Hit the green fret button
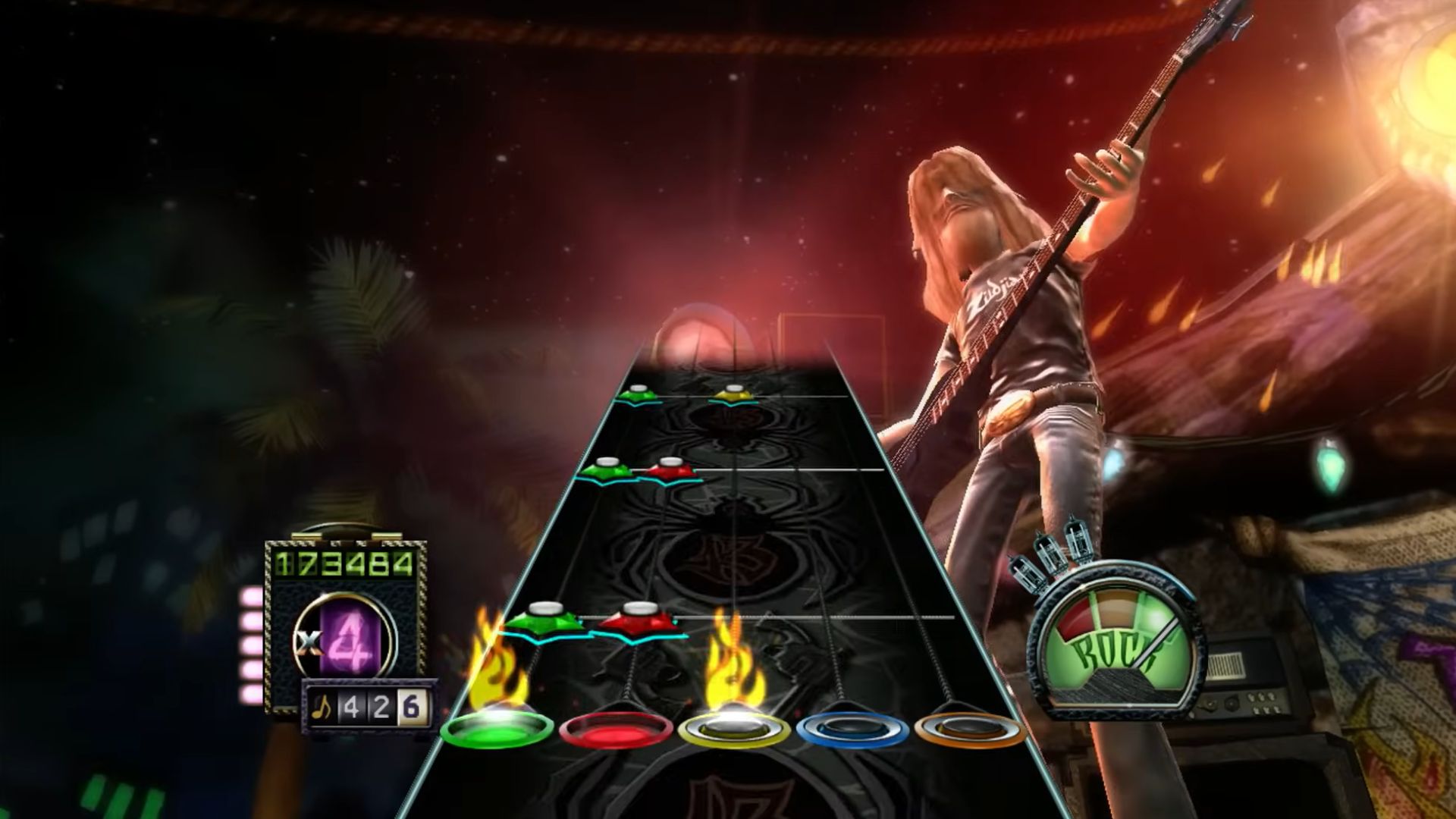 click(x=497, y=730)
